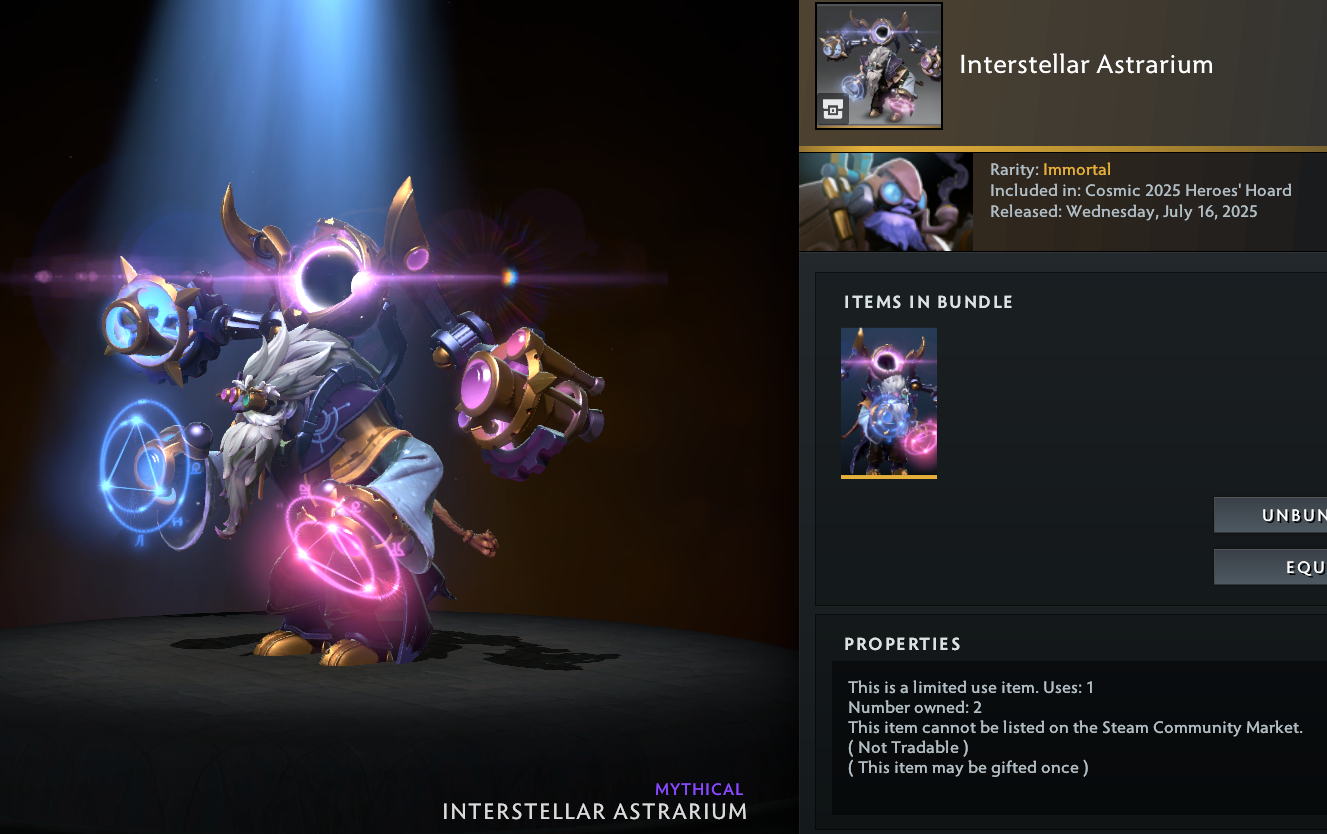Equip the Interstellar Astrarium set

[x=1272, y=567]
